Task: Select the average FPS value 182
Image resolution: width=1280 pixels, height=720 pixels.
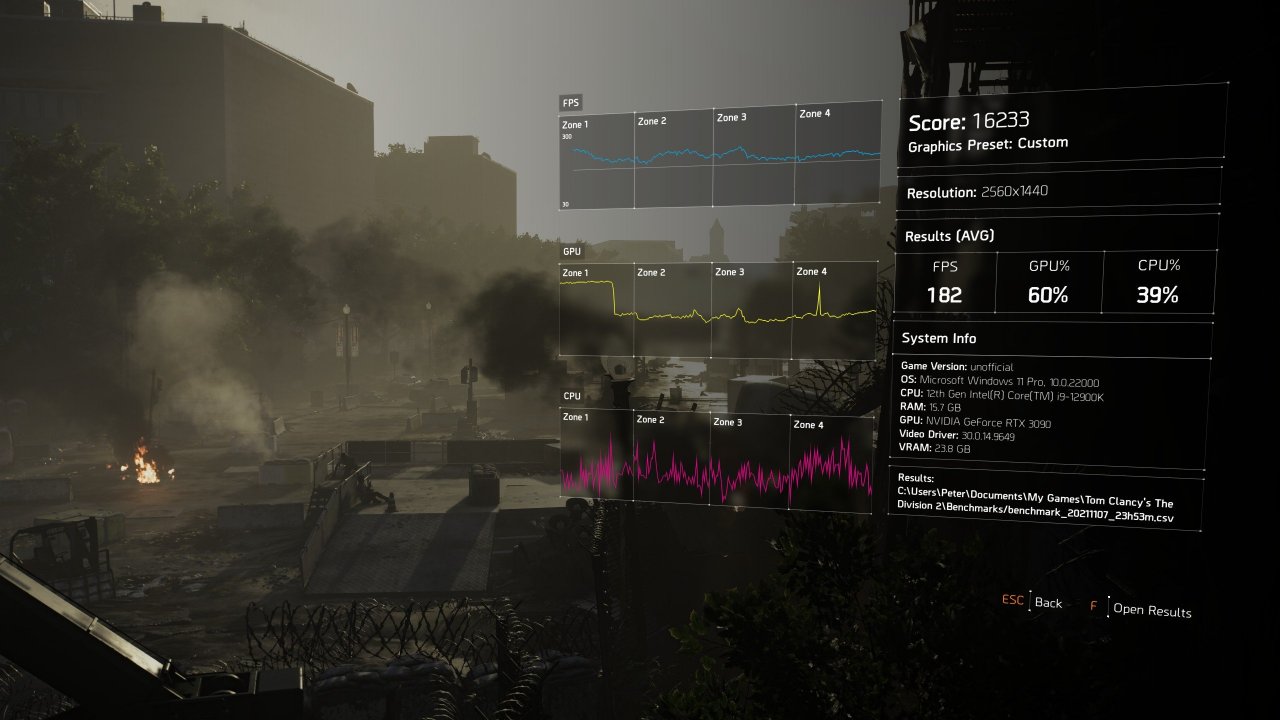Action: tap(946, 295)
